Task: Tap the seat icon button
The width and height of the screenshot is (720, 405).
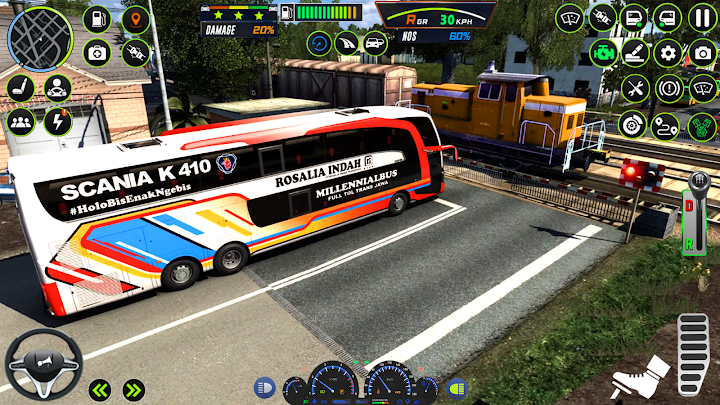Action: 21,88
